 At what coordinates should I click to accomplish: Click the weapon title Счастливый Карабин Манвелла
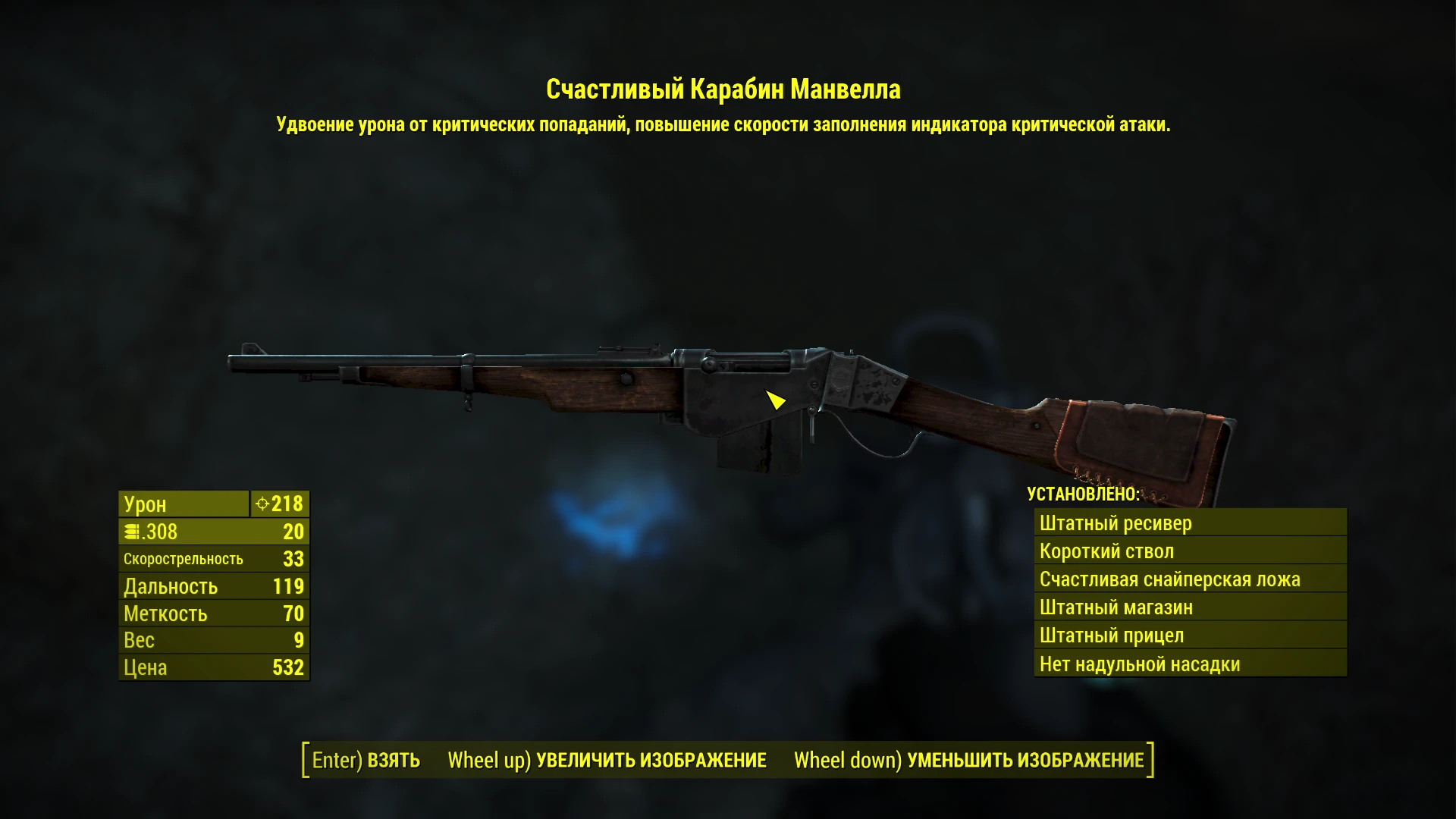click(726, 89)
